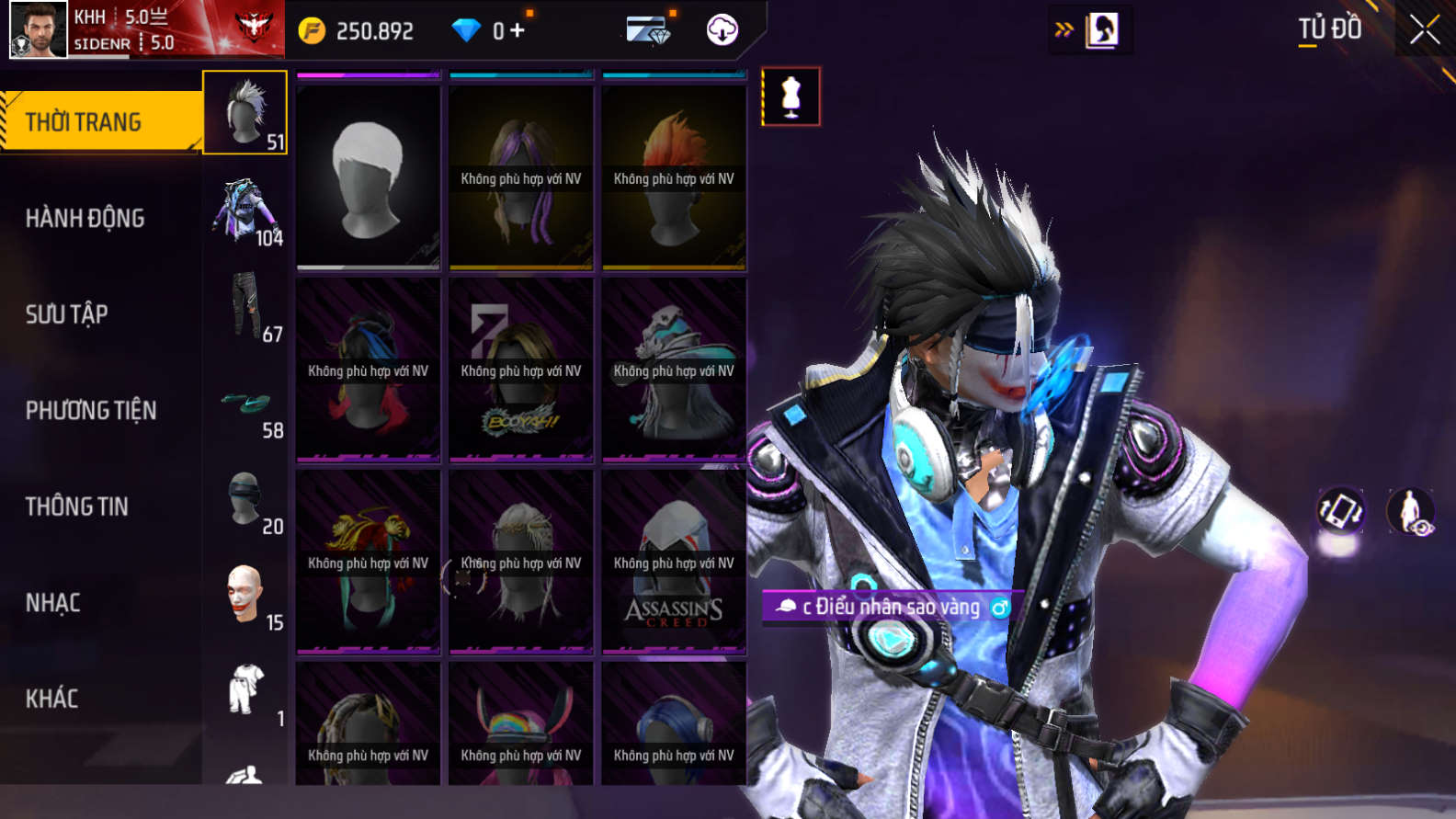
Task: Go to the SƯU TẬP section
Action: point(67,314)
